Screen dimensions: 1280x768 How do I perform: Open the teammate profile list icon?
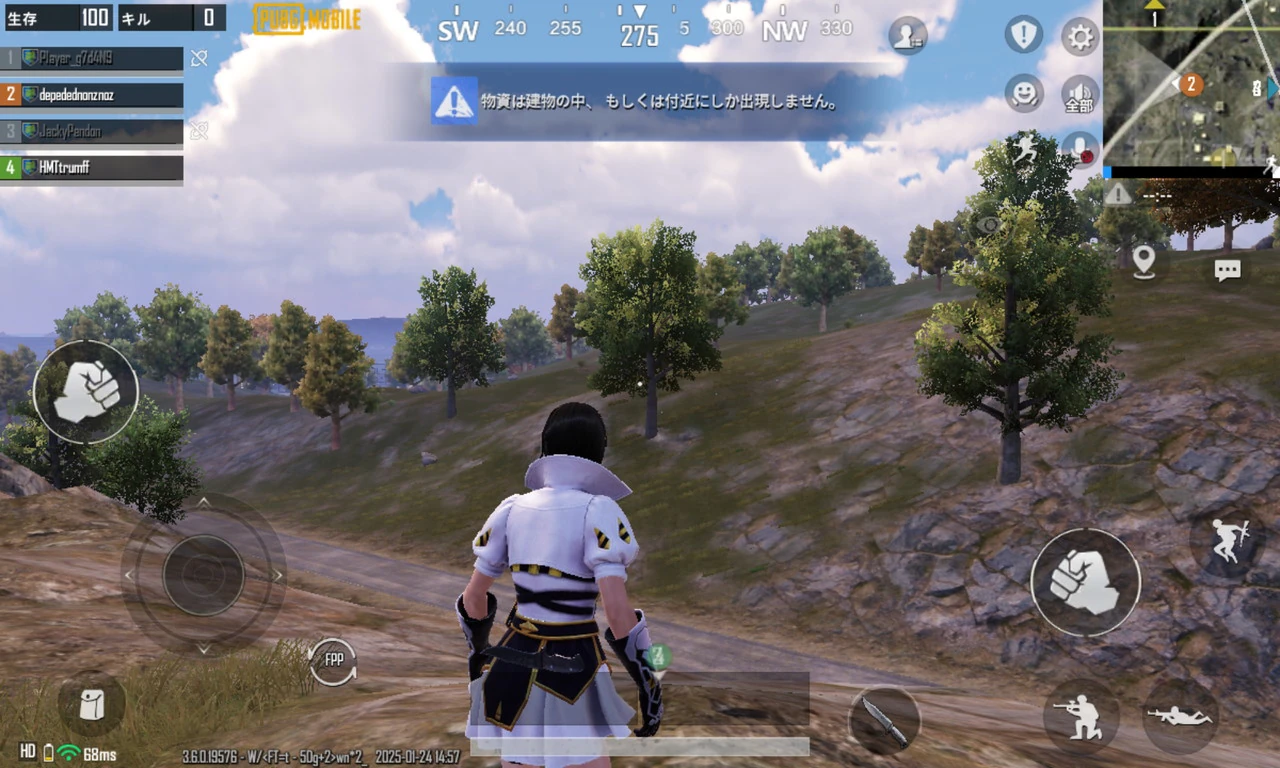(907, 35)
